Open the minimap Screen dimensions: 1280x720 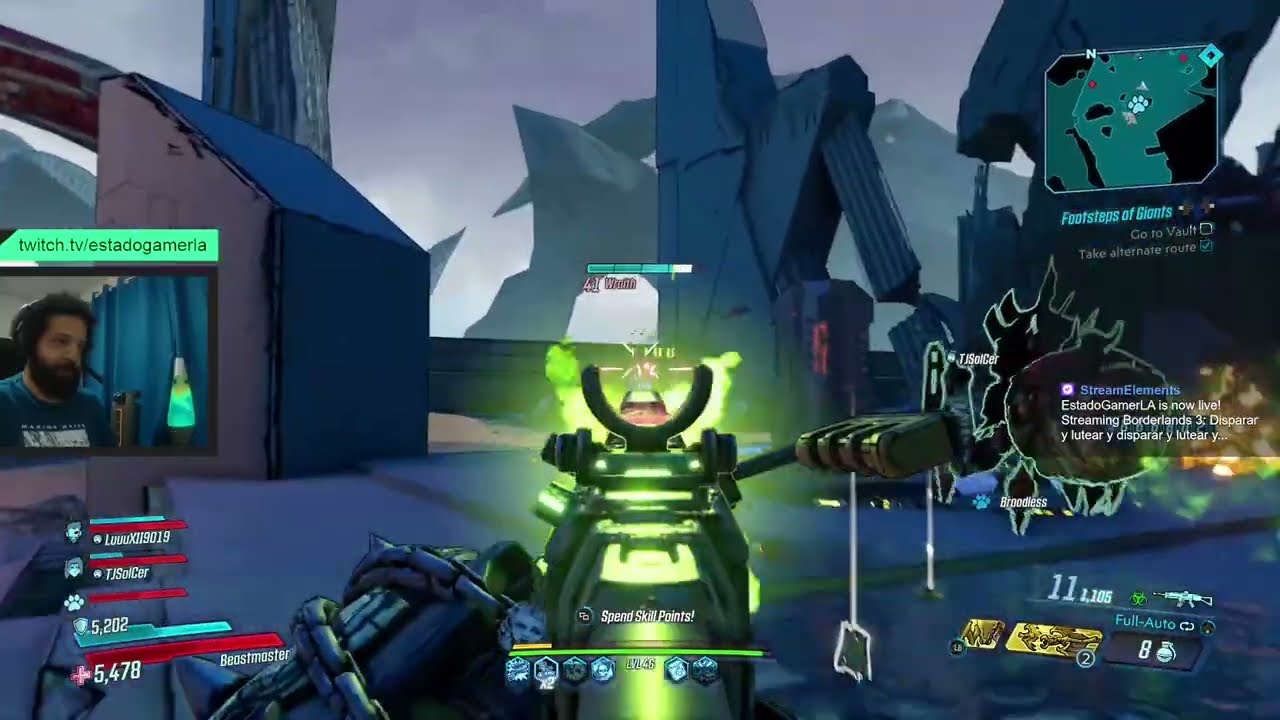click(x=1130, y=118)
